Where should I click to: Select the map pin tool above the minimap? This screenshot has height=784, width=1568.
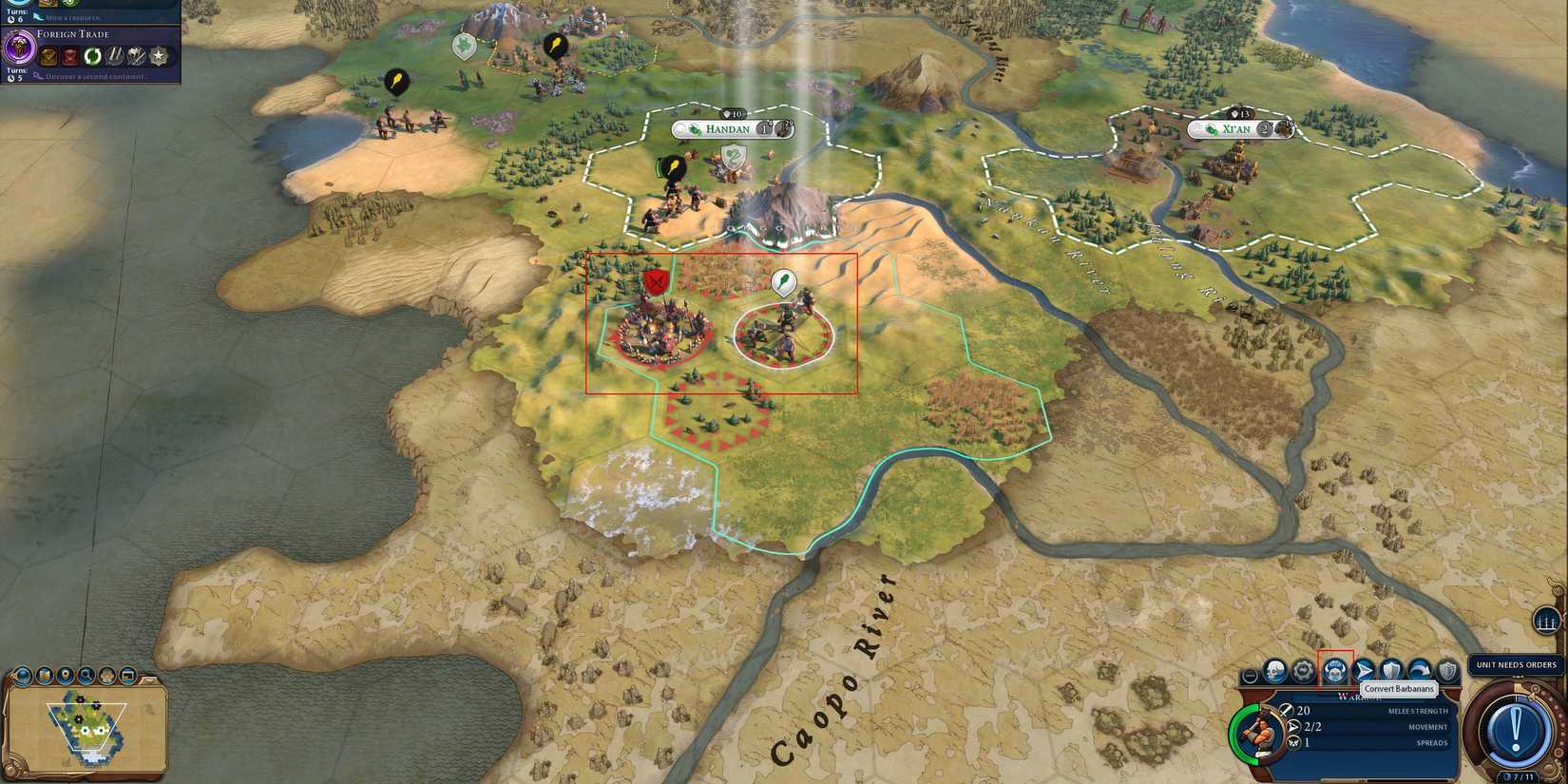coord(65,675)
